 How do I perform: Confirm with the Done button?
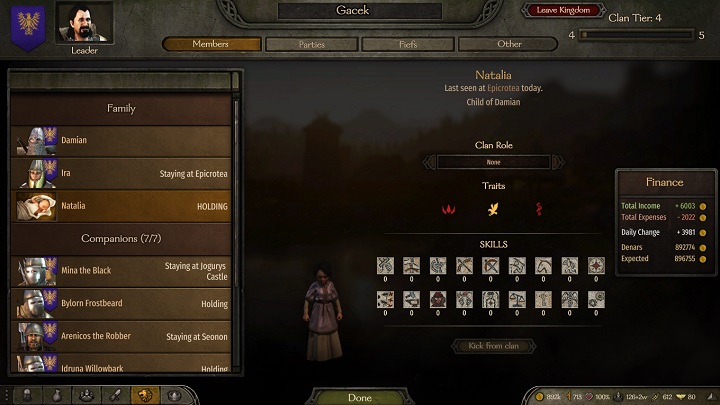[x=360, y=397]
